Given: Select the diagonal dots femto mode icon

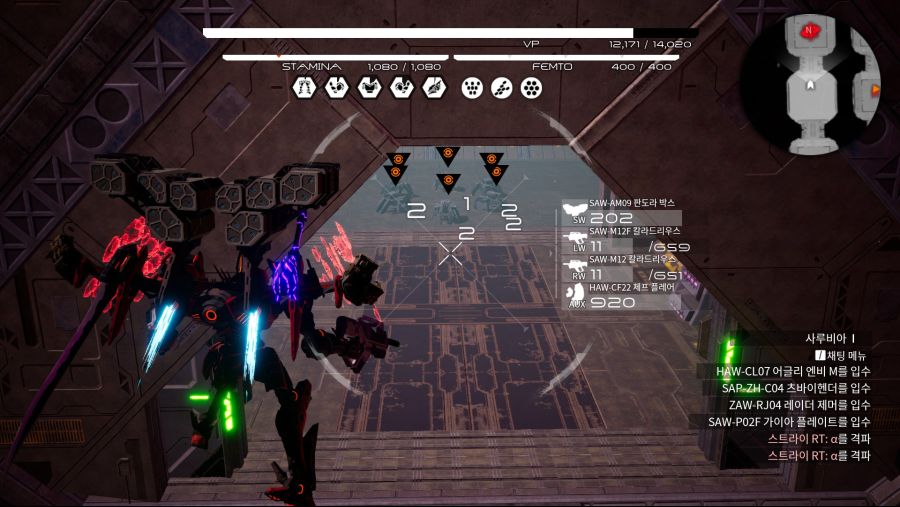Looking at the screenshot, I should (503, 88).
